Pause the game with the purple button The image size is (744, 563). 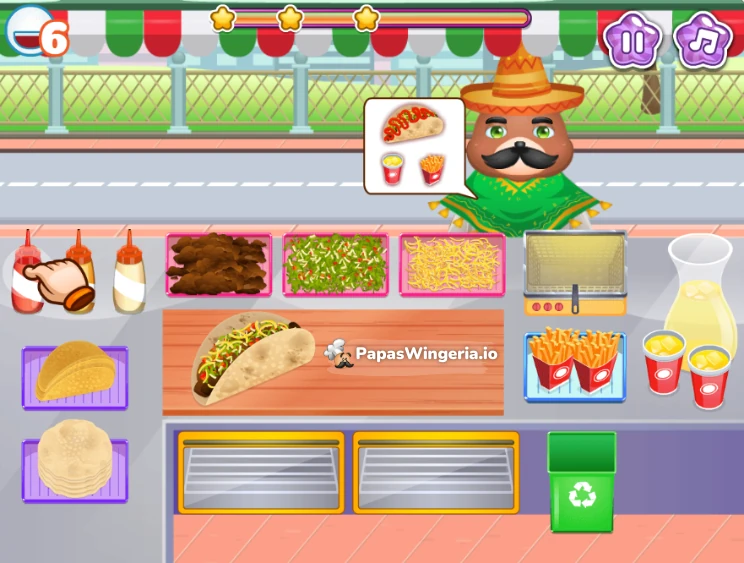click(632, 41)
